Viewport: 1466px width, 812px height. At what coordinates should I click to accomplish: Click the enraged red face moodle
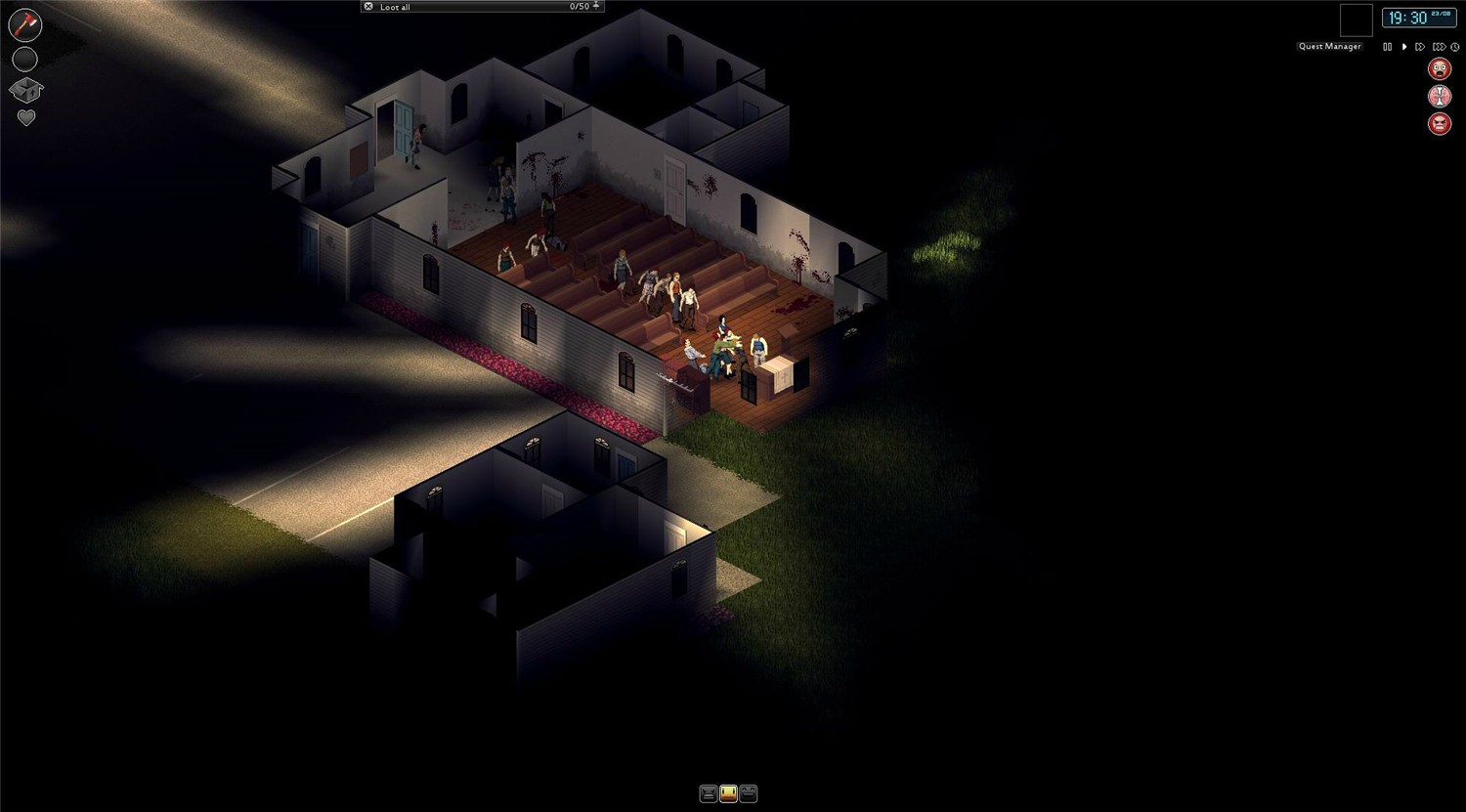coord(1439,124)
